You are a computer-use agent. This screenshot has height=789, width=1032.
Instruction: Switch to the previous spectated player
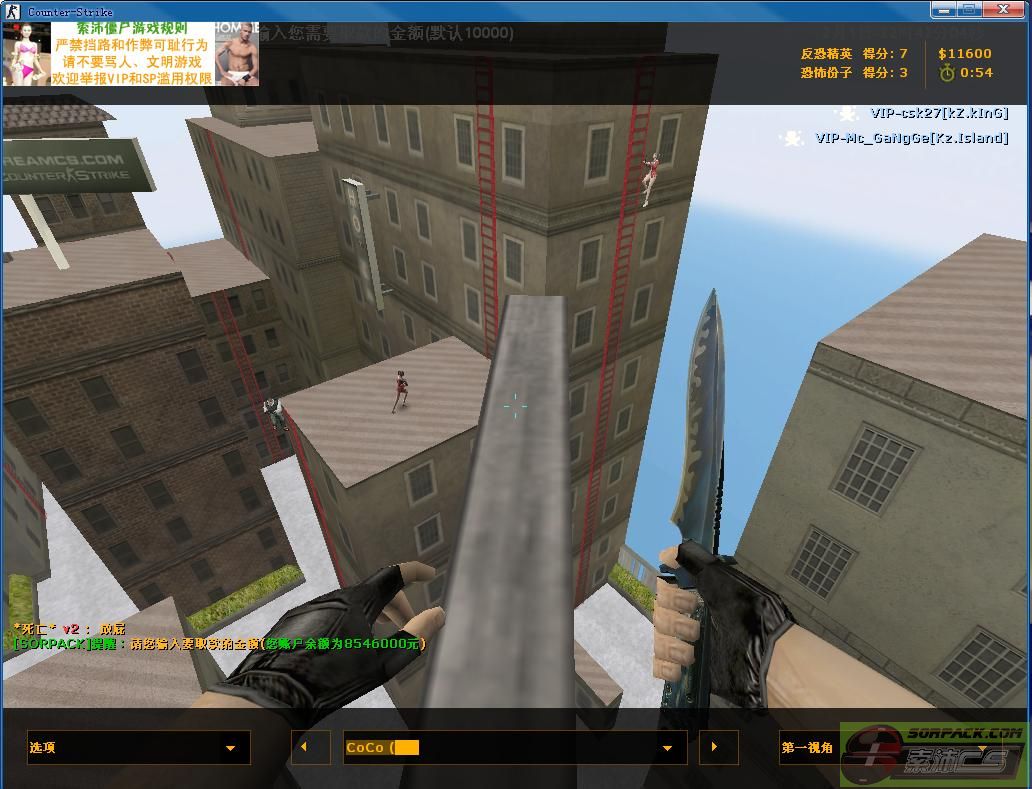pyautogui.click(x=310, y=748)
